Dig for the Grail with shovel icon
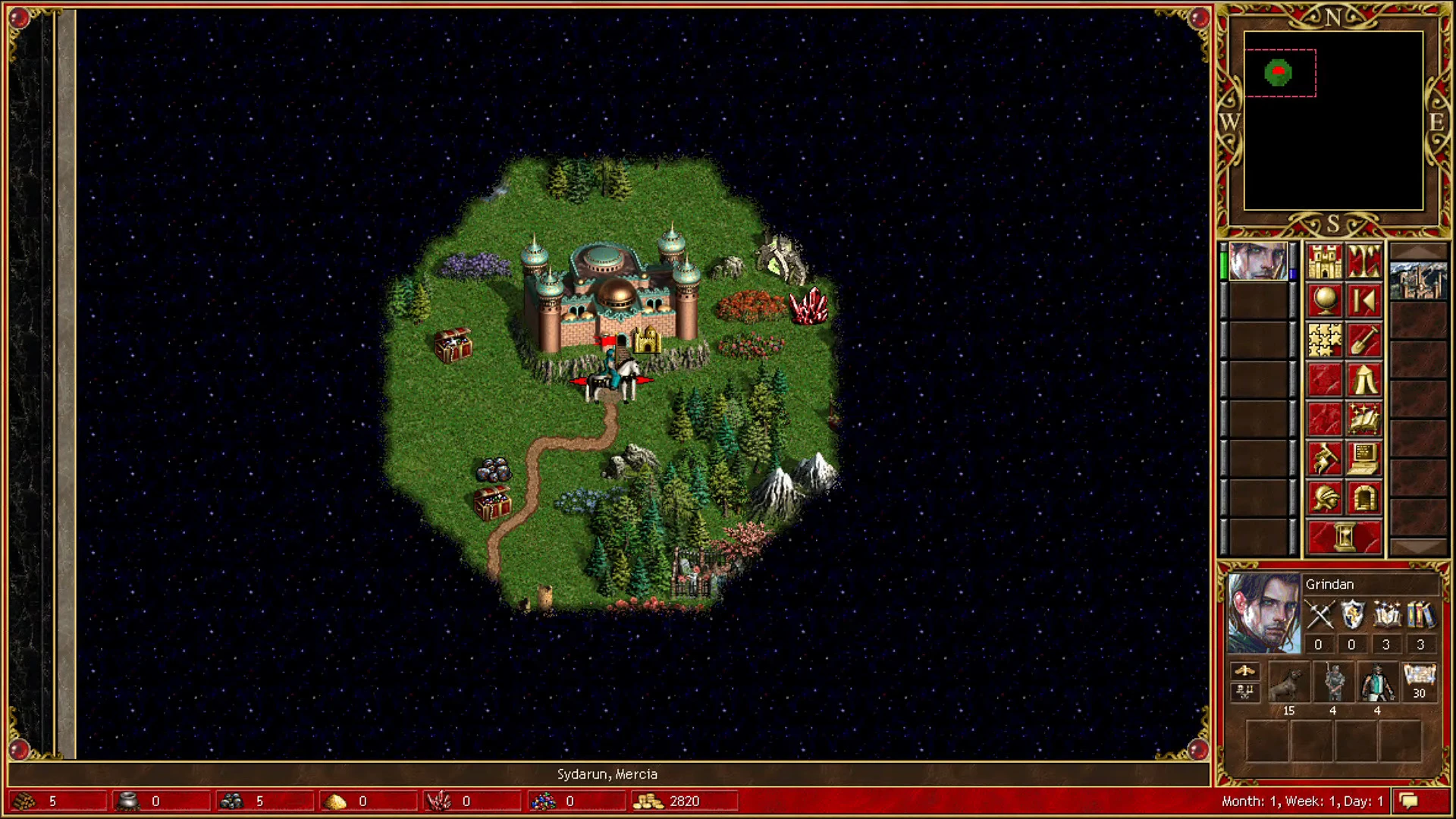1456x819 pixels. click(x=1363, y=340)
